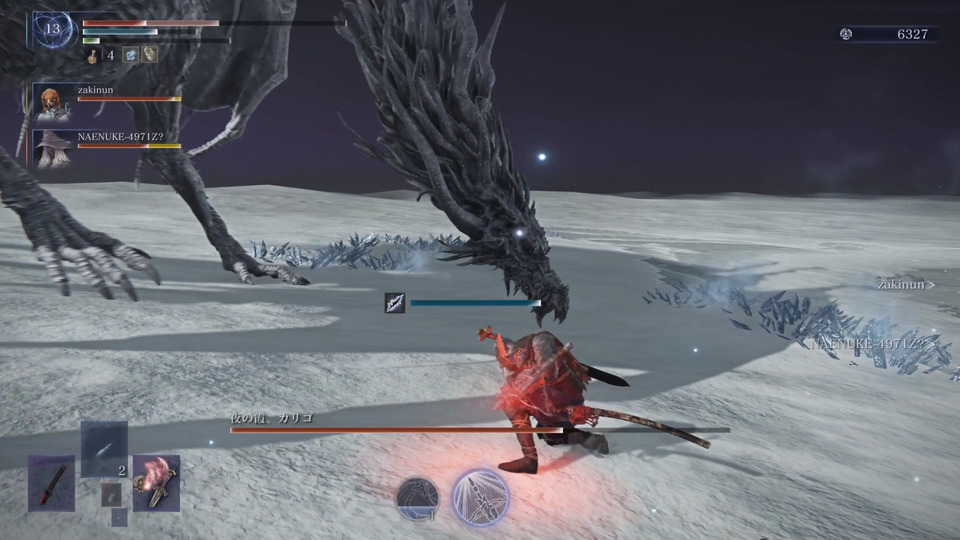Select the flaming right-hand weapon slot
Viewport: 960px width, 540px height.
[156, 483]
